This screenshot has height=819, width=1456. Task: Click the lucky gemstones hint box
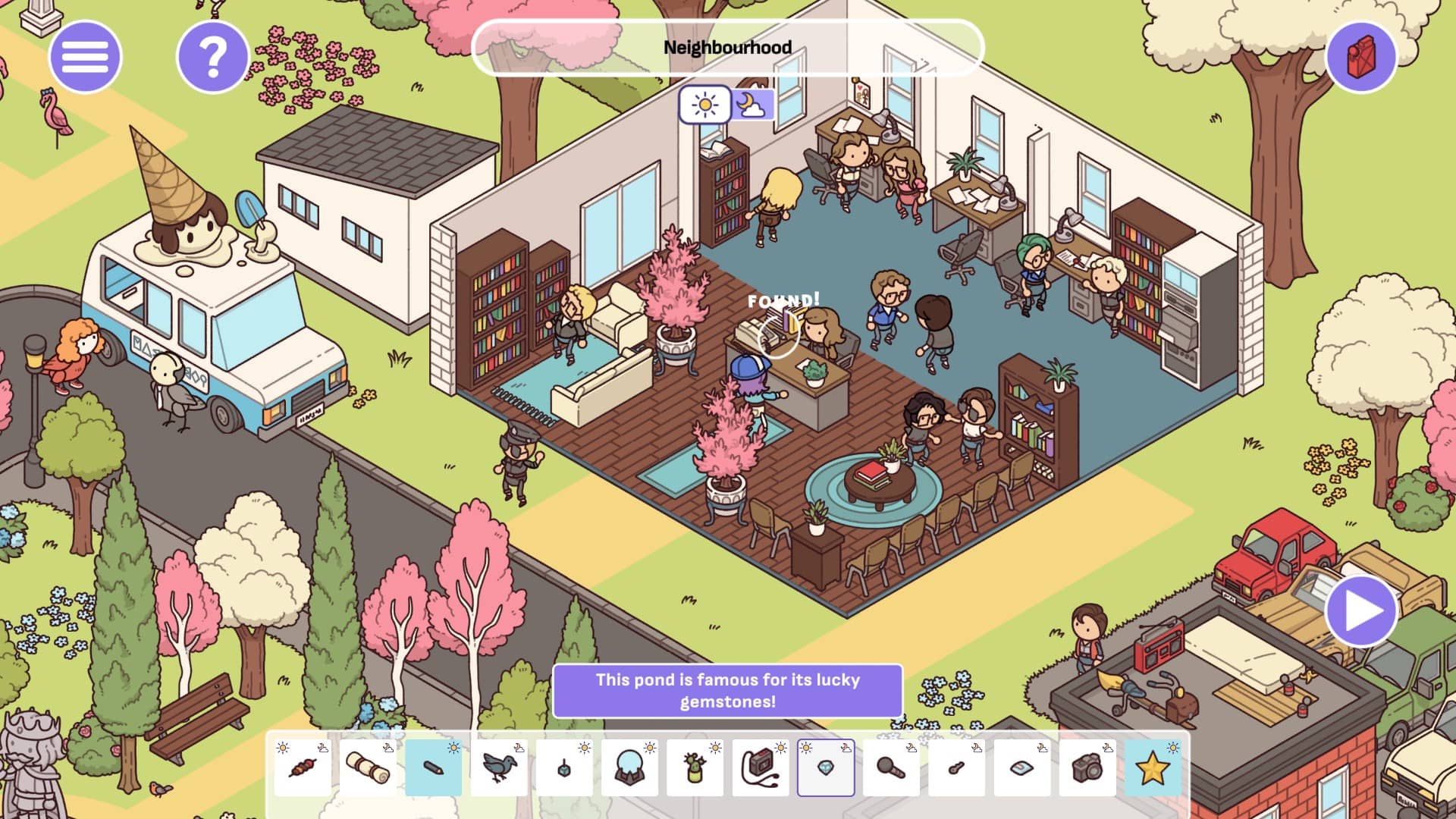(727, 690)
